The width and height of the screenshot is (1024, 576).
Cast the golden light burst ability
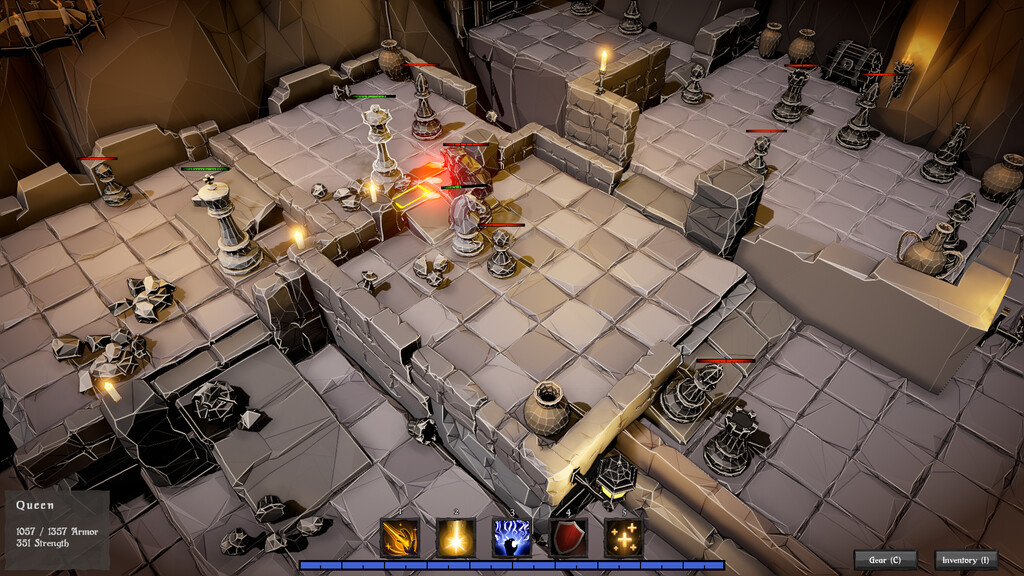pyautogui.click(x=456, y=538)
